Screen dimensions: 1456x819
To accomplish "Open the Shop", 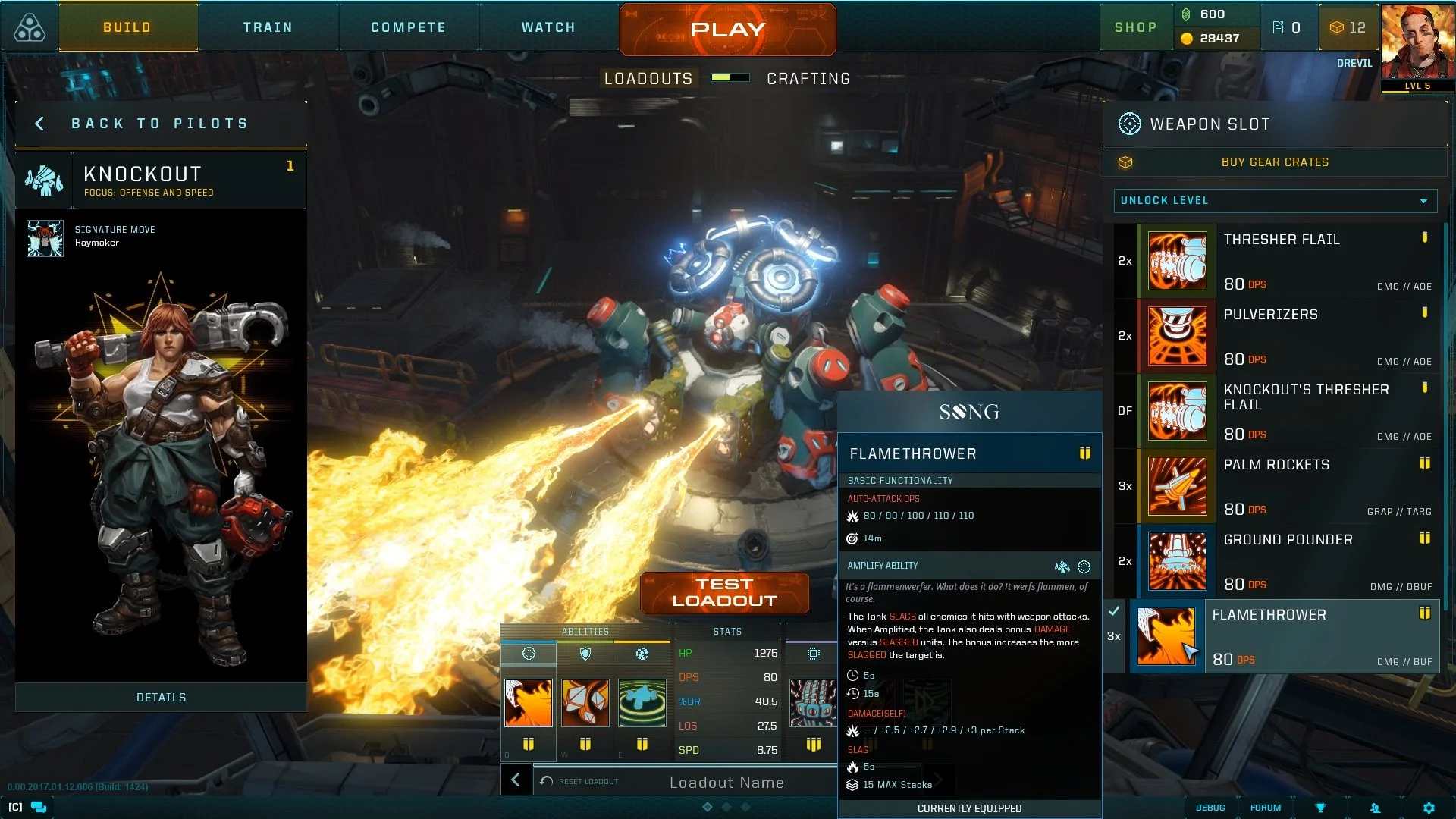I will click(1135, 27).
